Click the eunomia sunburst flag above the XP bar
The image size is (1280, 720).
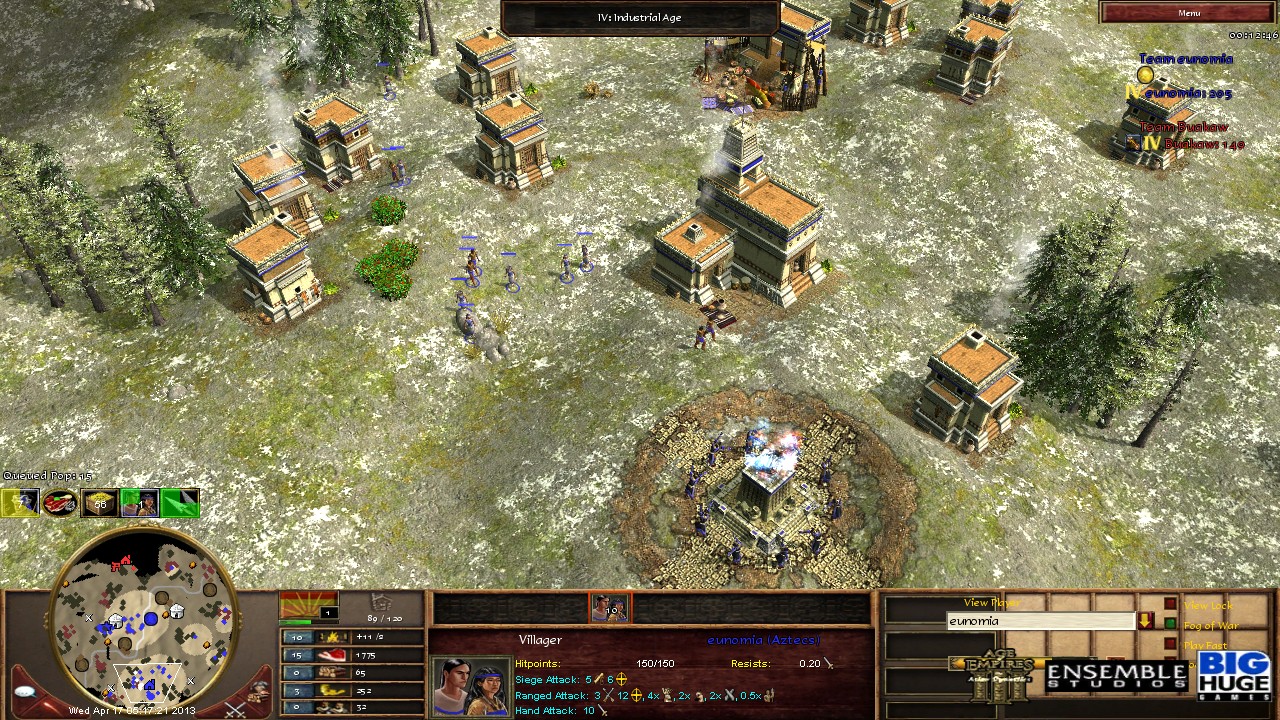[308, 602]
